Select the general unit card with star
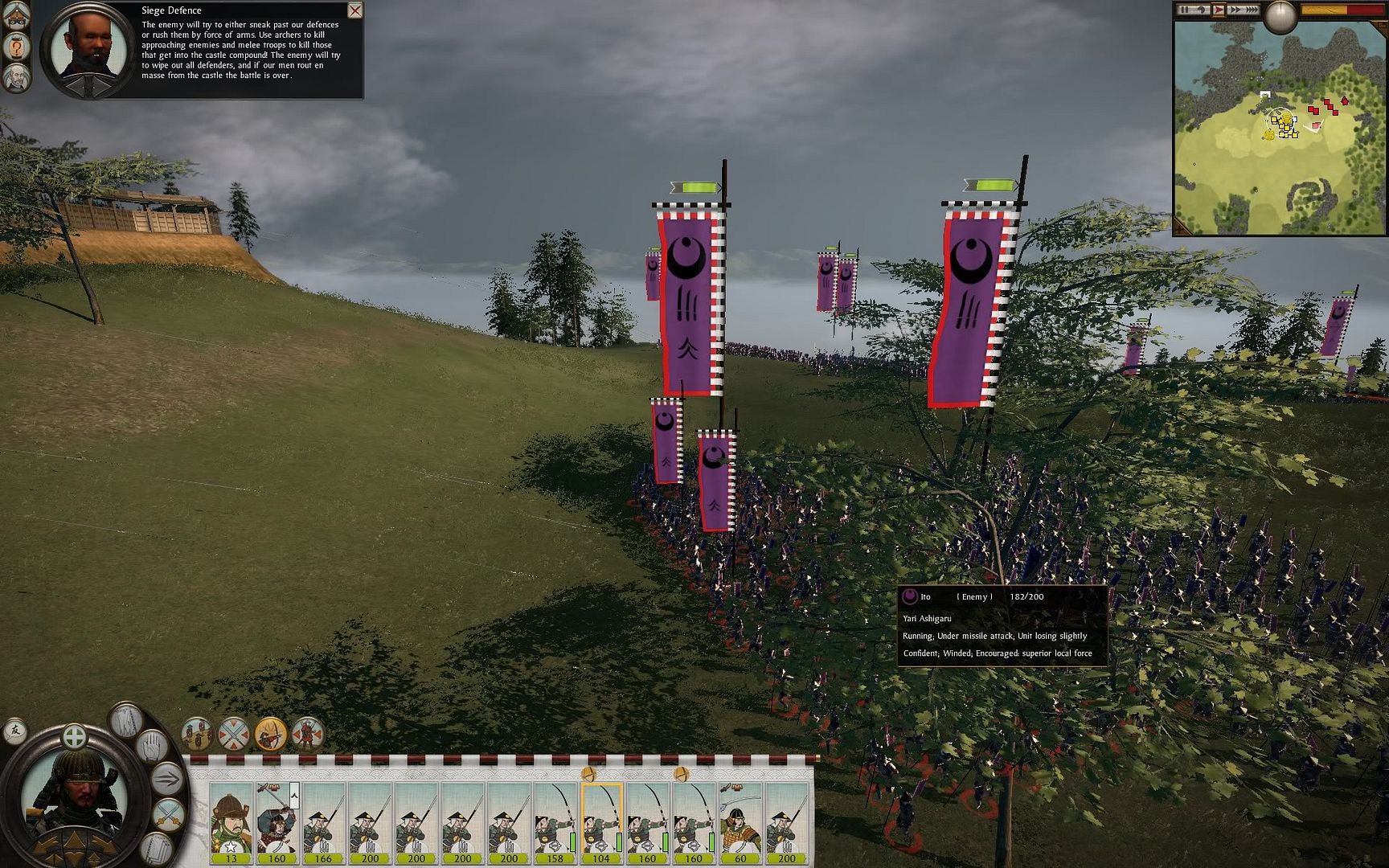The height and width of the screenshot is (868, 1389). tap(231, 821)
